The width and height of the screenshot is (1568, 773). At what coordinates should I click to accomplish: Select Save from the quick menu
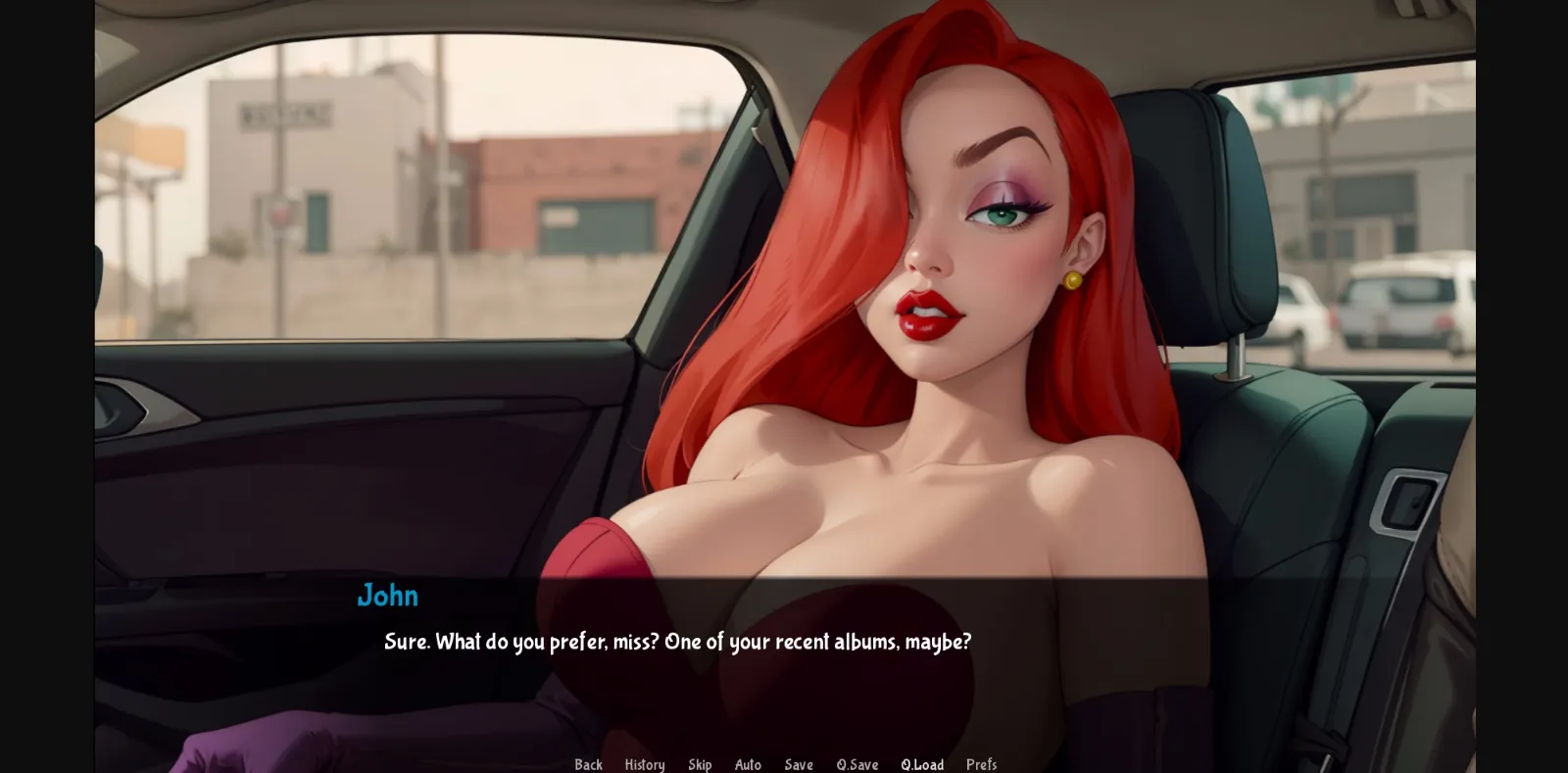click(x=798, y=764)
